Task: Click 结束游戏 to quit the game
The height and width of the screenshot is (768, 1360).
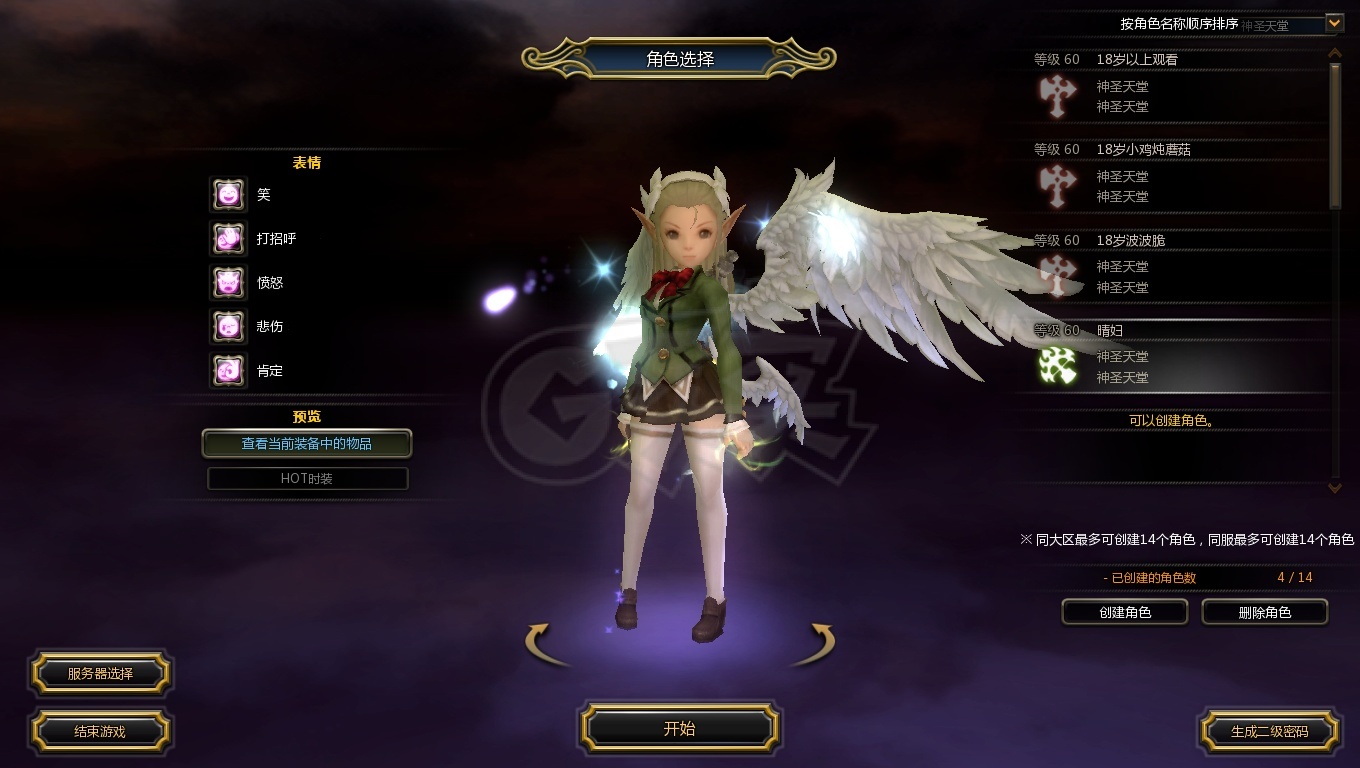Action: point(100,731)
